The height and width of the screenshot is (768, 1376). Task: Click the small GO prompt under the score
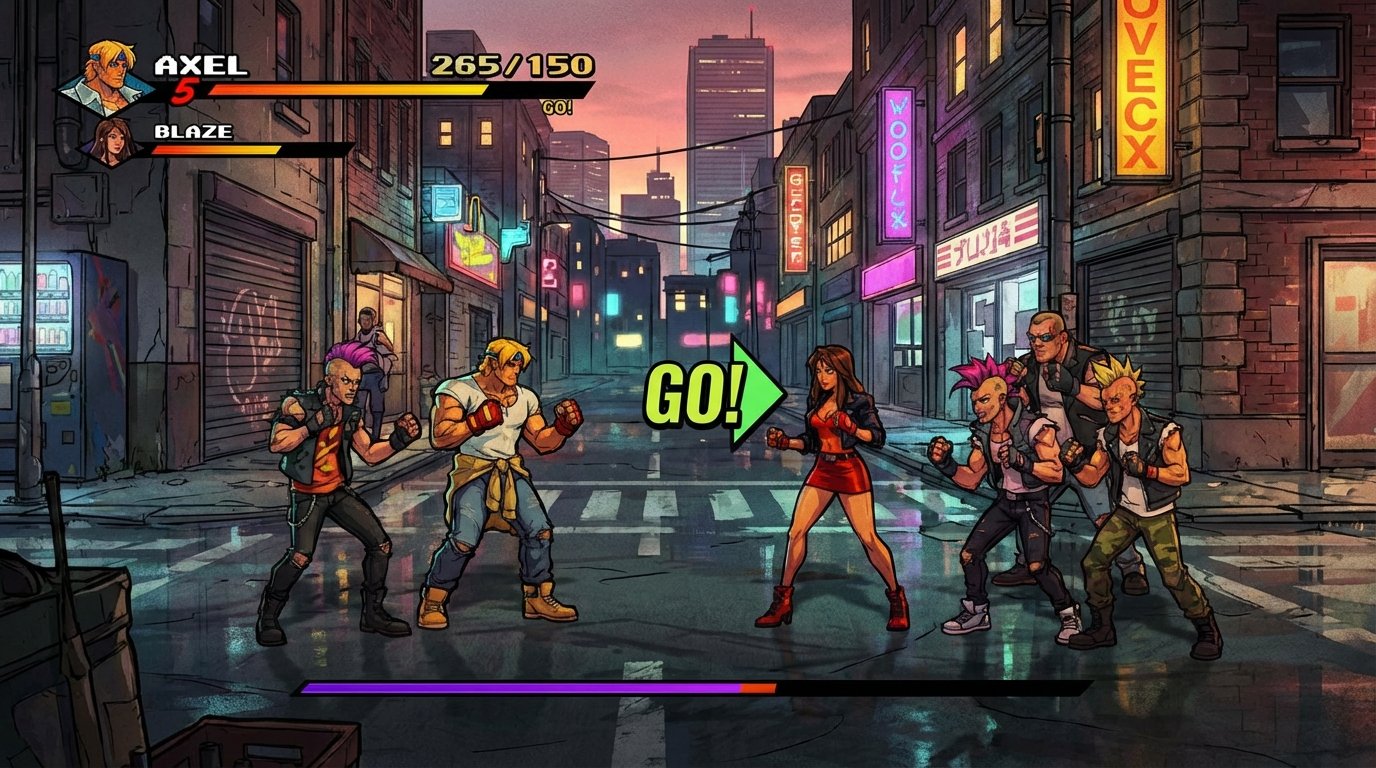click(x=557, y=105)
